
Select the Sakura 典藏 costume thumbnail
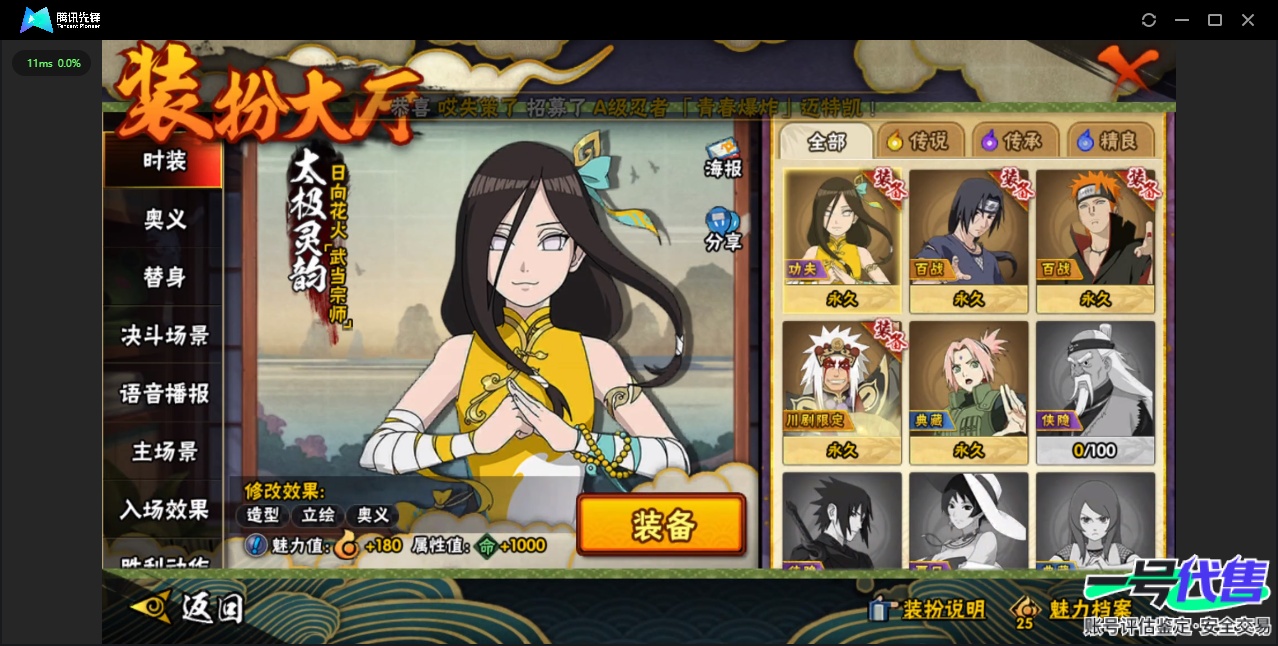[x=968, y=391]
